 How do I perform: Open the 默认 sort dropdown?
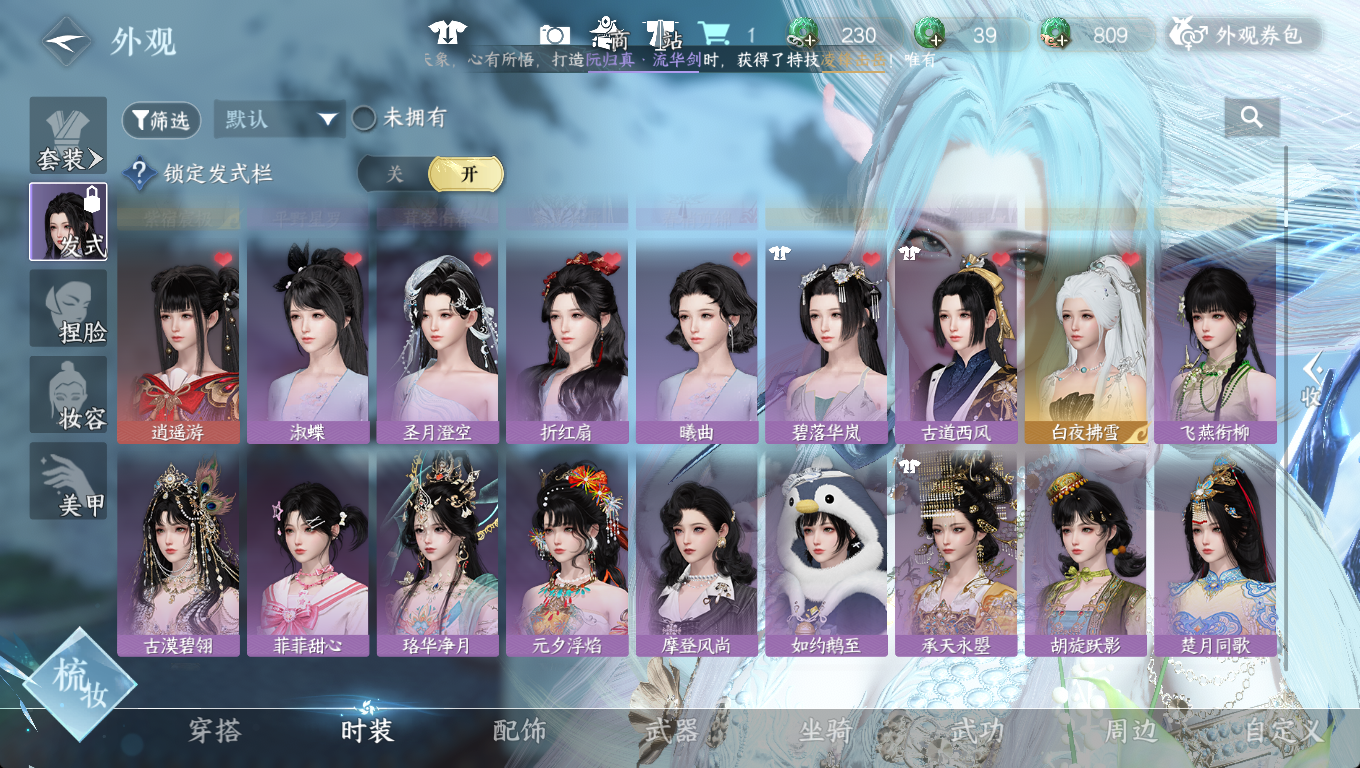pos(279,120)
